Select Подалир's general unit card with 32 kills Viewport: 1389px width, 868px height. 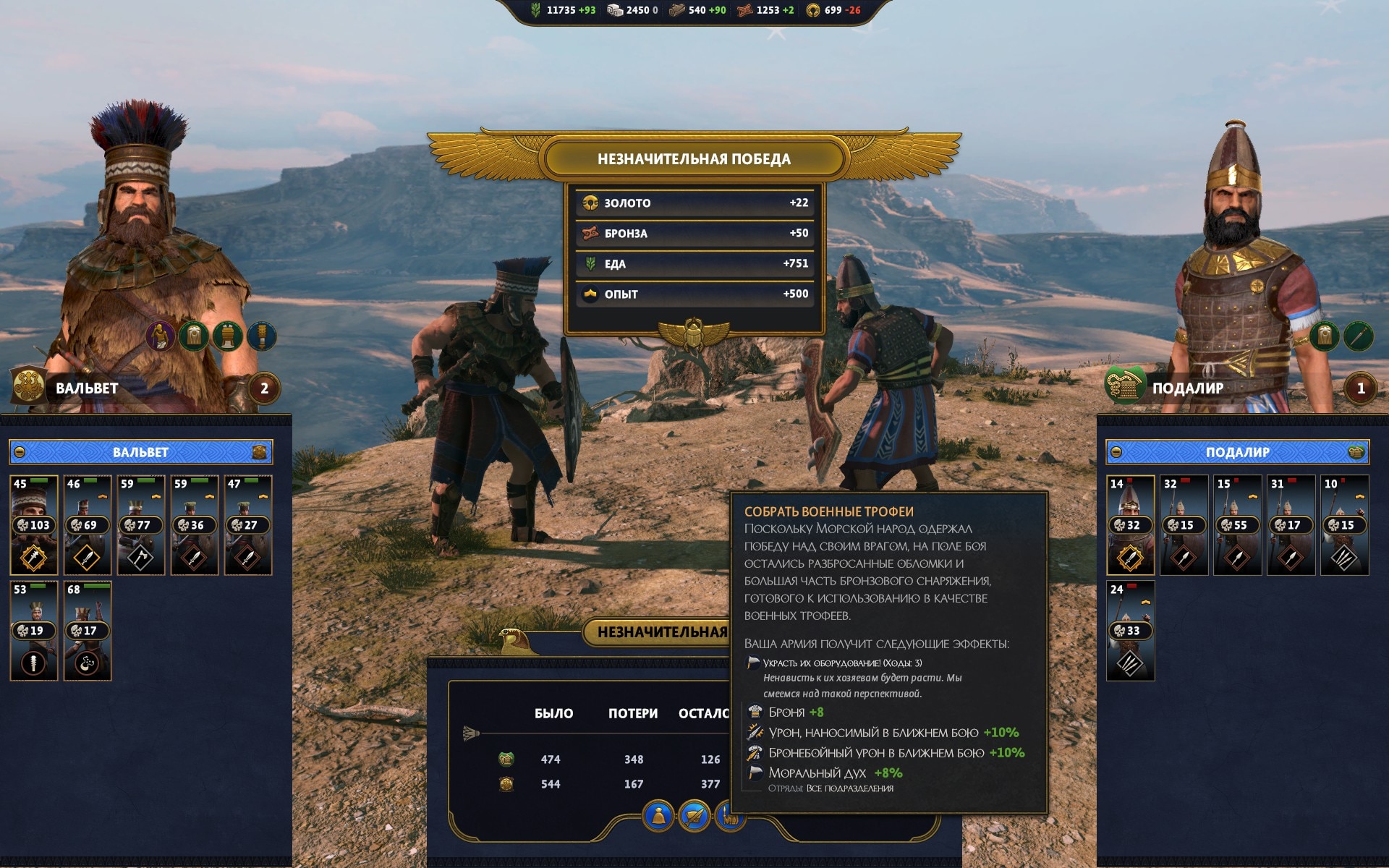pyautogui.click(x=1130, y=525)
